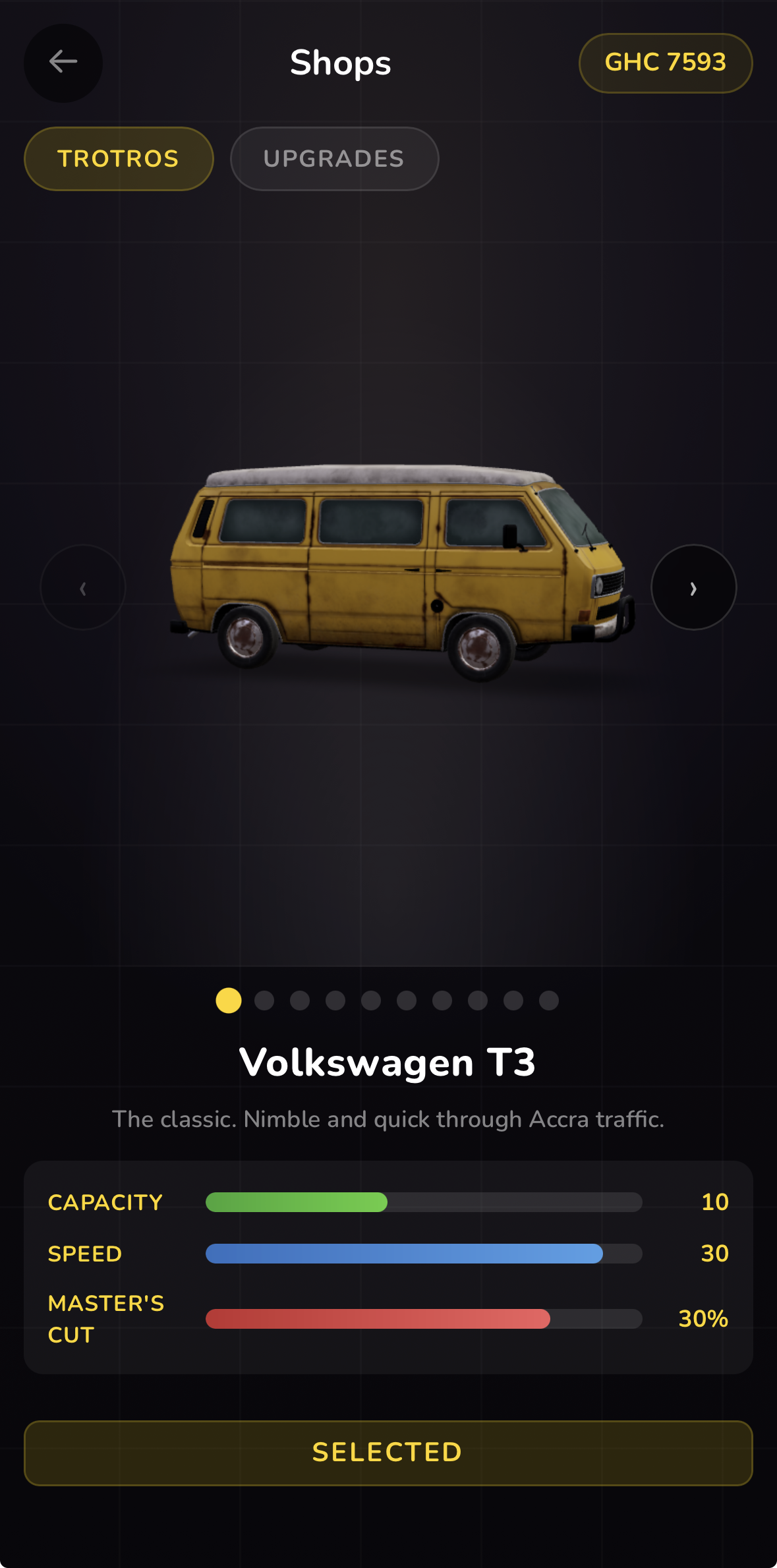Open the GHC 7593 currency balance
777x1568 pixels.
(665, 63)
